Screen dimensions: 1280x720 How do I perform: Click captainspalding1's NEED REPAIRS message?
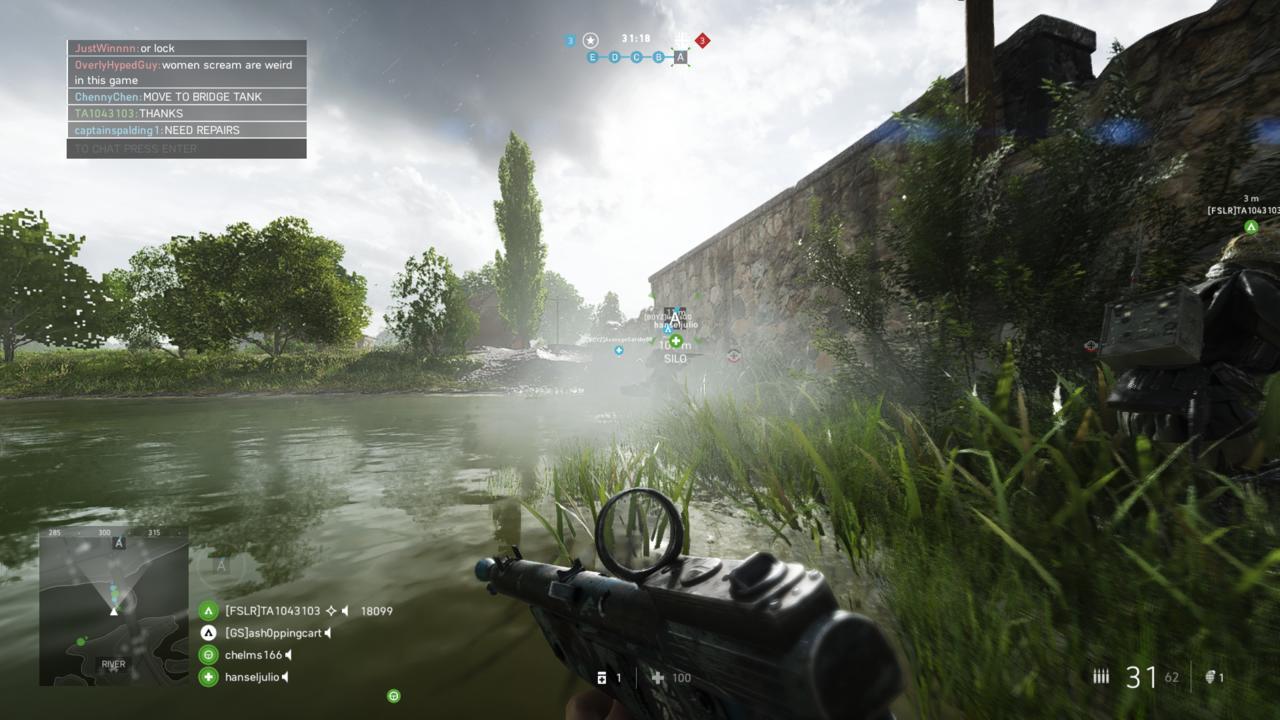pyautogui.click(x=155, y=129)
